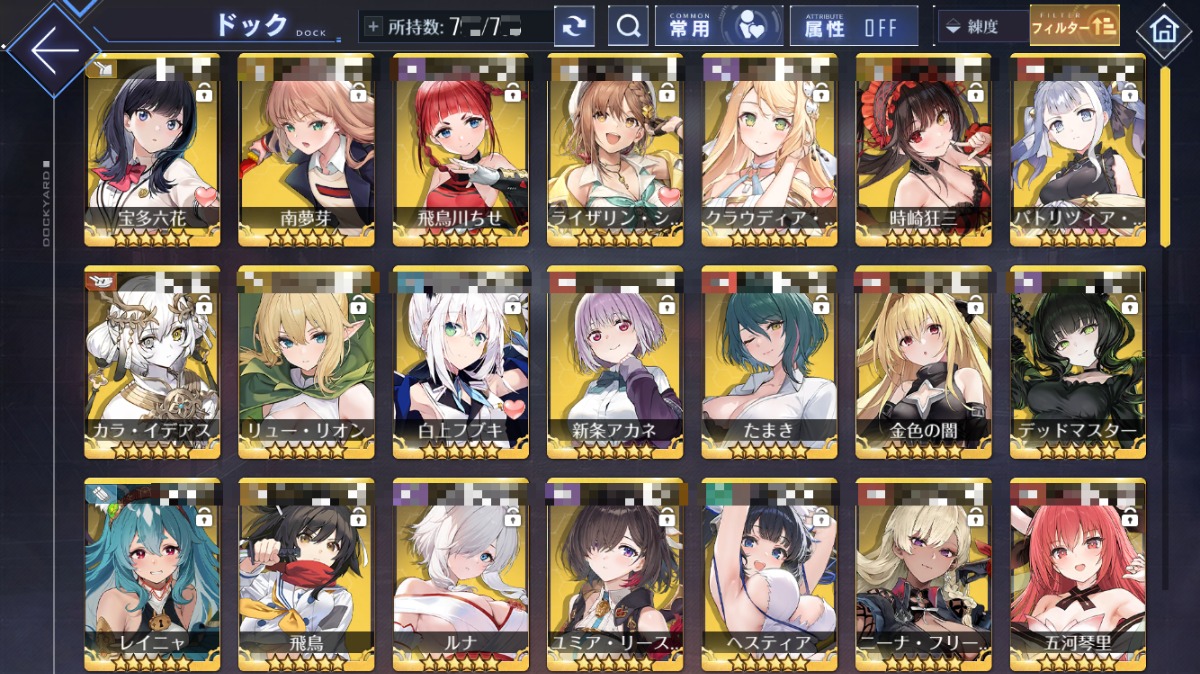Expand dock capacity with plus button
The width and height of the screenshot is (1200, 674).
tap(374, 27)
